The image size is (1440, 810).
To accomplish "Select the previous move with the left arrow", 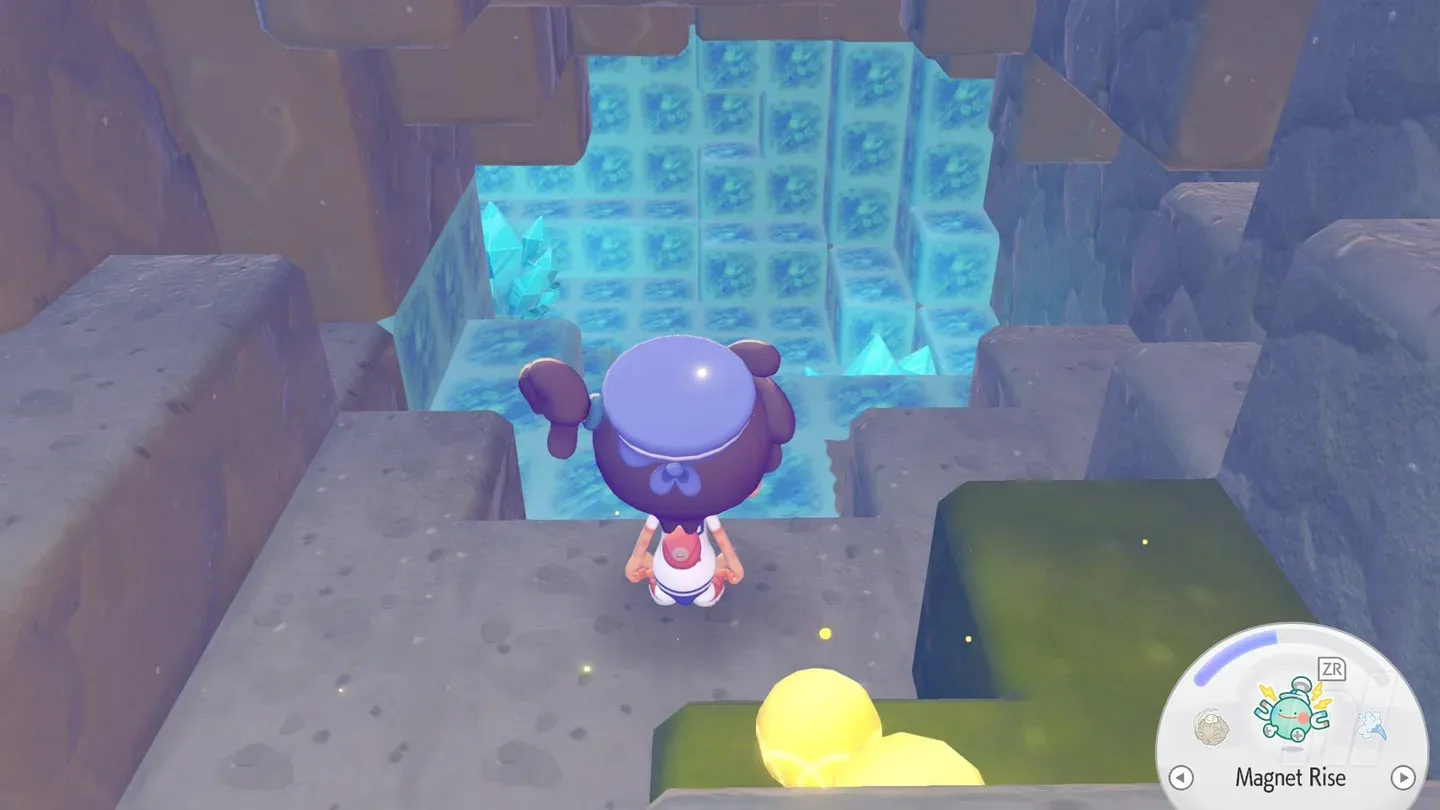I will 1179,777.
